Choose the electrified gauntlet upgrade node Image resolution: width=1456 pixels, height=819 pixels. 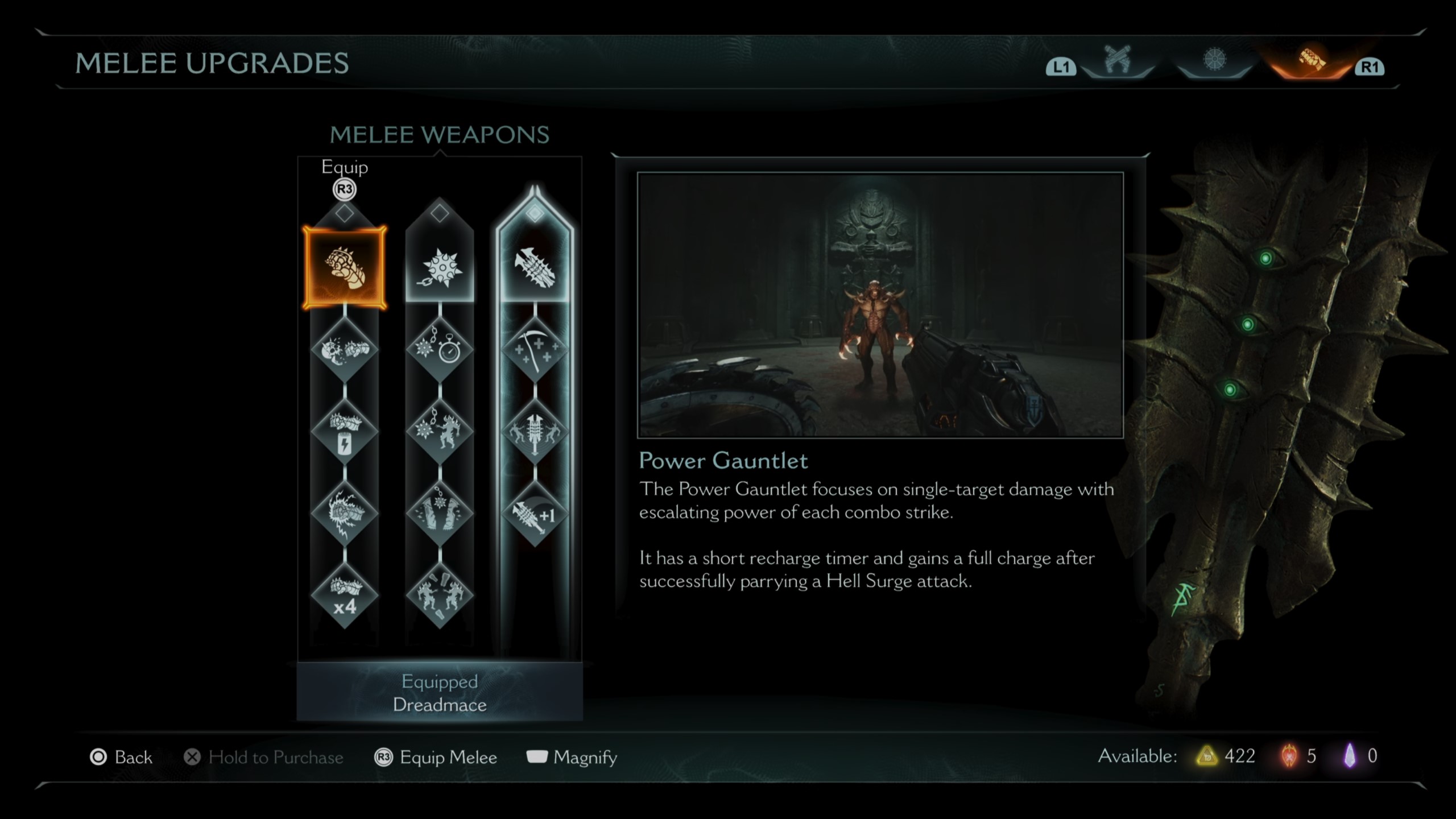point(345,514)
